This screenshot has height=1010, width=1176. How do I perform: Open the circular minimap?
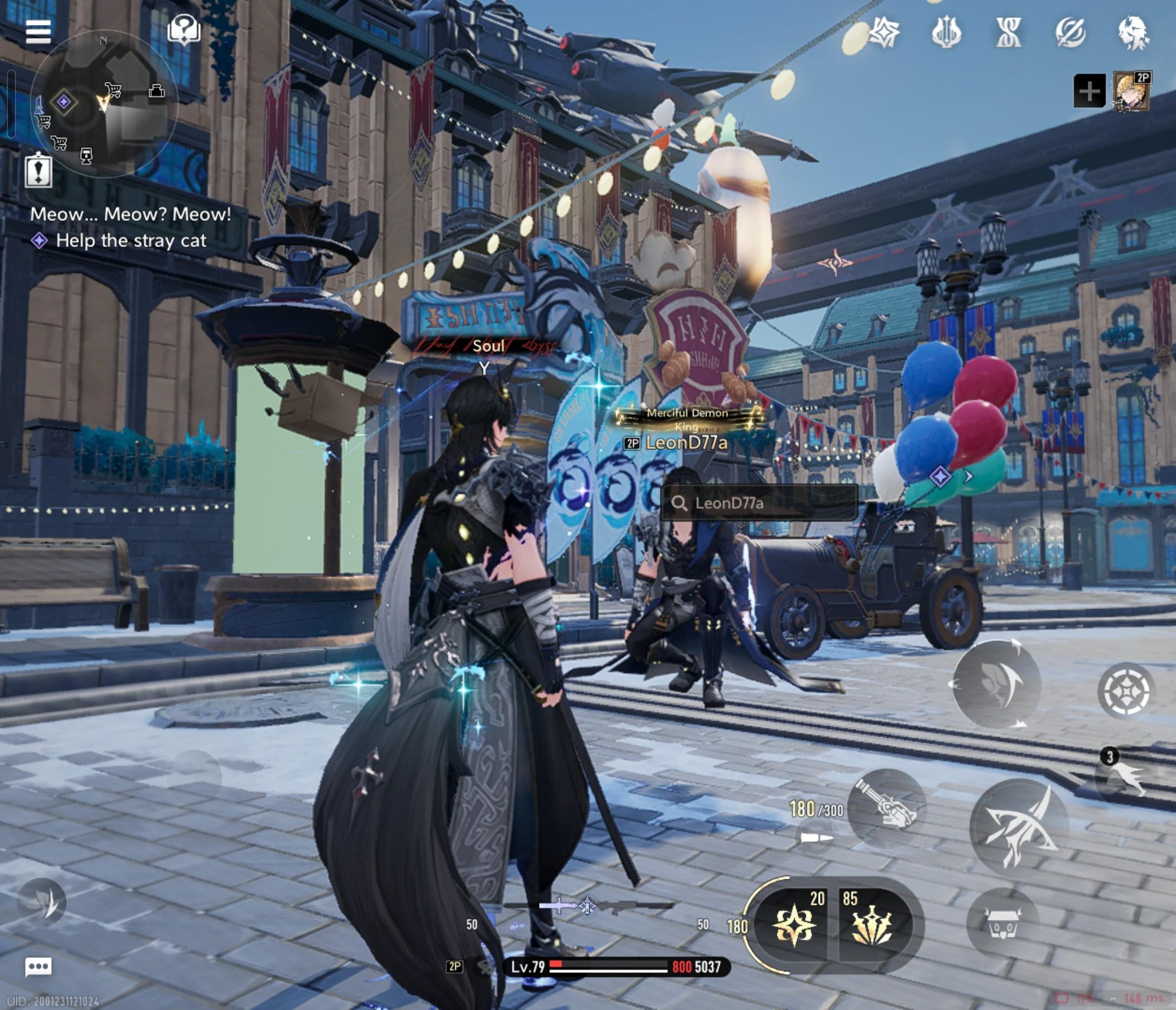pos(103,104)
